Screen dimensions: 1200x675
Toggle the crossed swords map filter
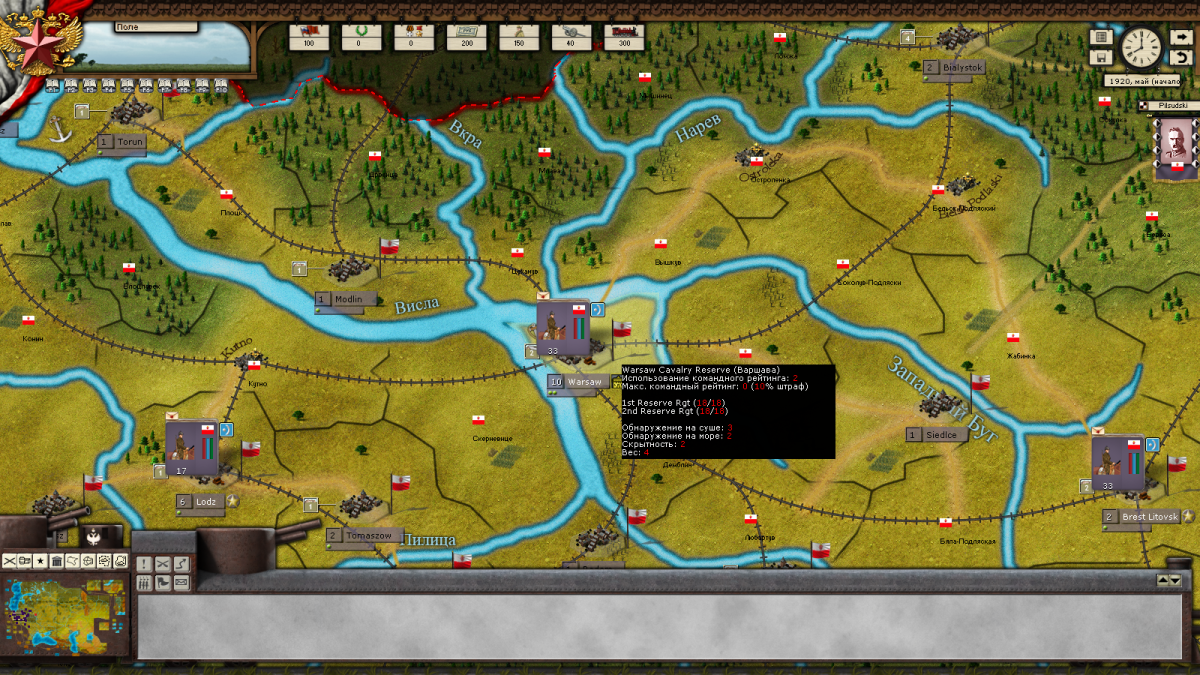coord(10,561)
